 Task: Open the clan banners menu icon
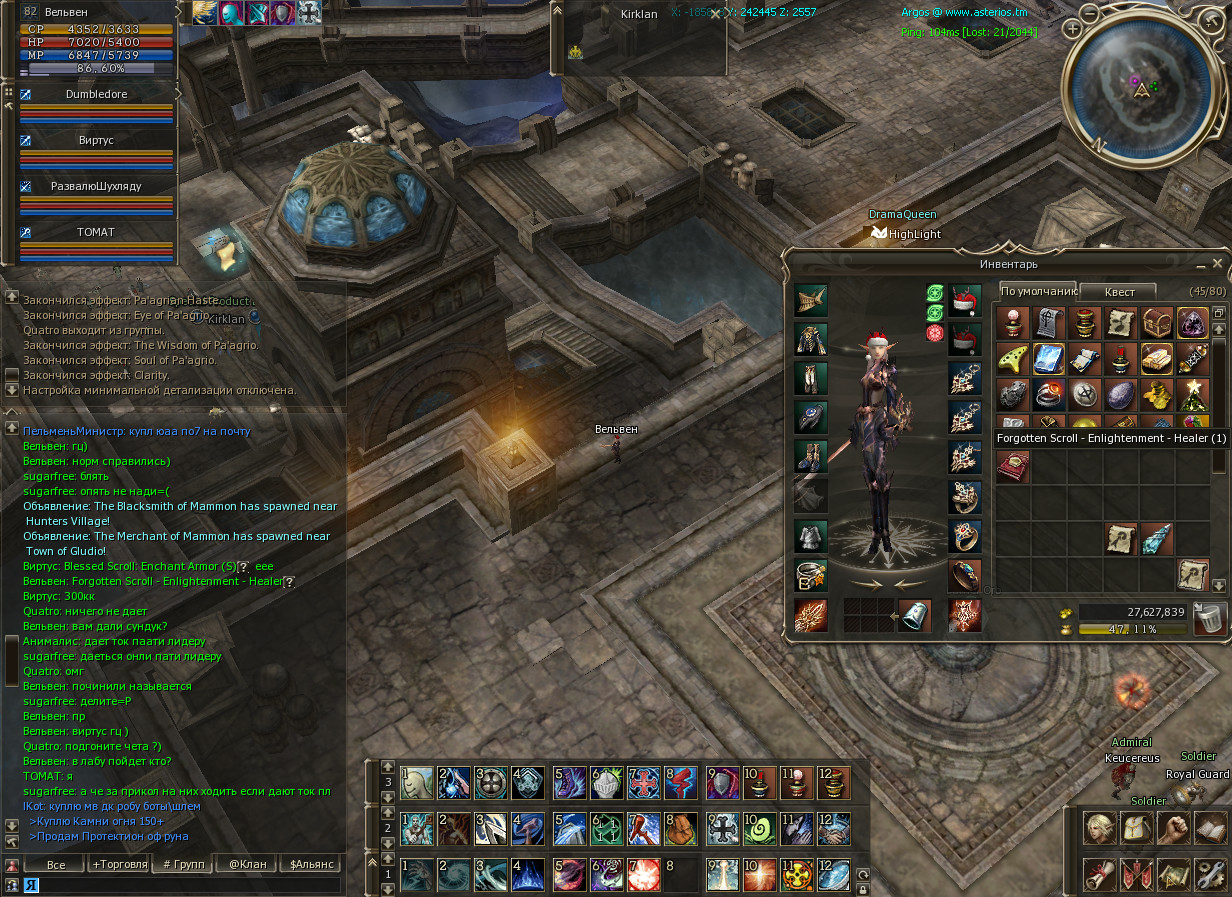[1137, 873]
